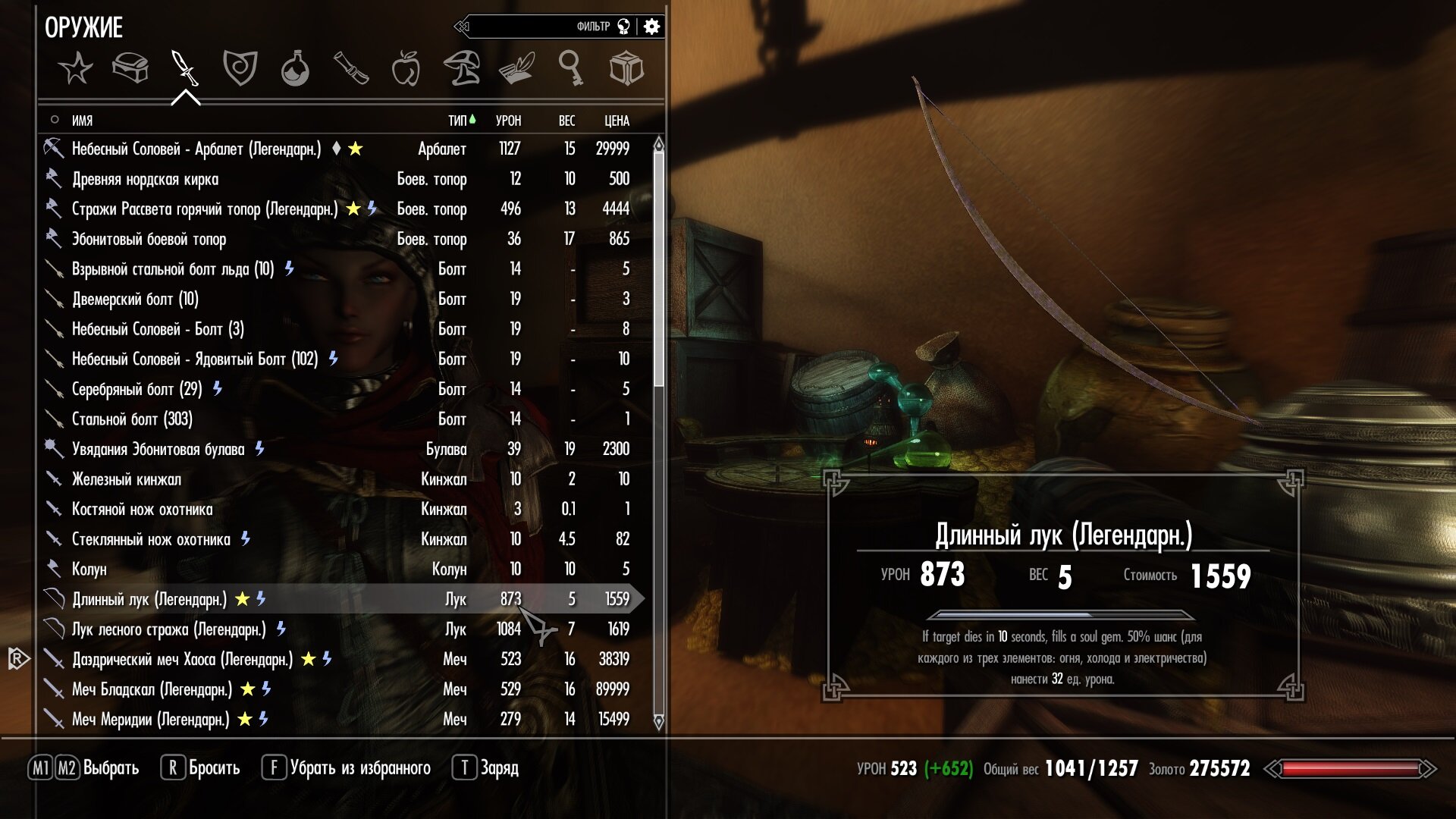This screenshot has width=1456, height=819.
Task: Select Лук лесного стража (Легендарн.)
Action: 168,629
